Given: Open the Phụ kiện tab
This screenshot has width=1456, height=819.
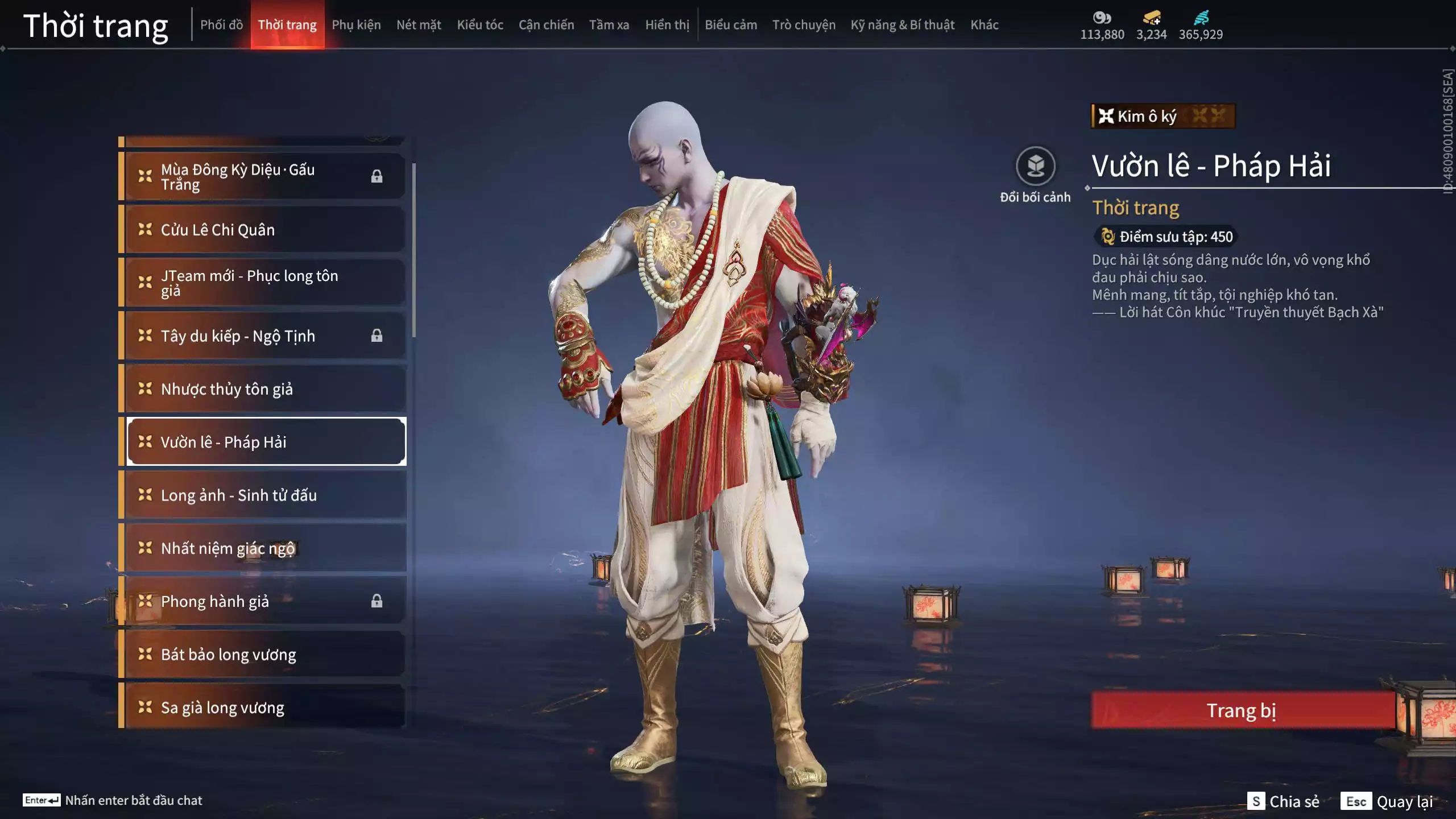Looking at the screenshot, I should (356, 25).
